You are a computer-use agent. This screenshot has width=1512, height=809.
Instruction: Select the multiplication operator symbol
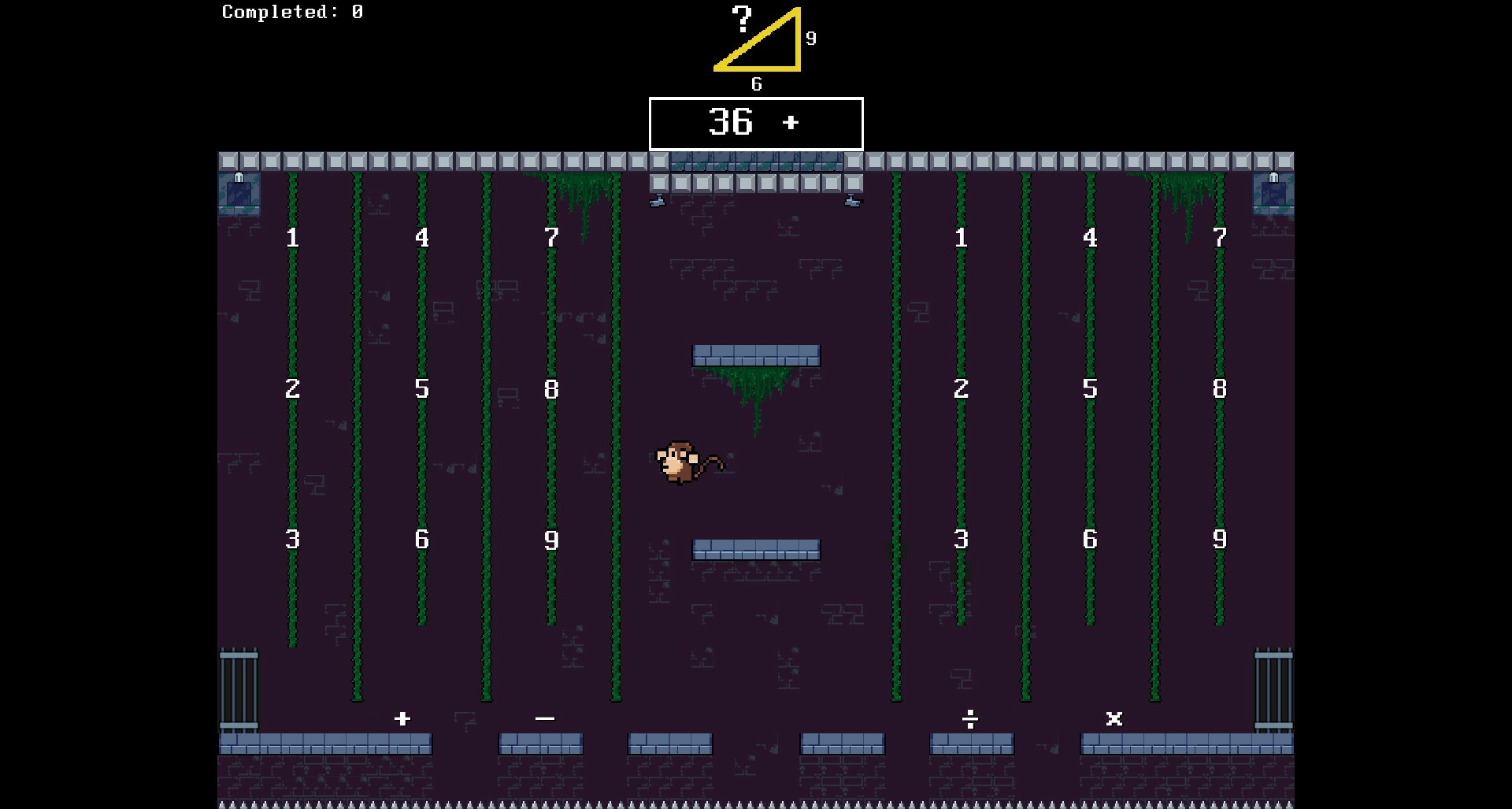[1114, 718]
